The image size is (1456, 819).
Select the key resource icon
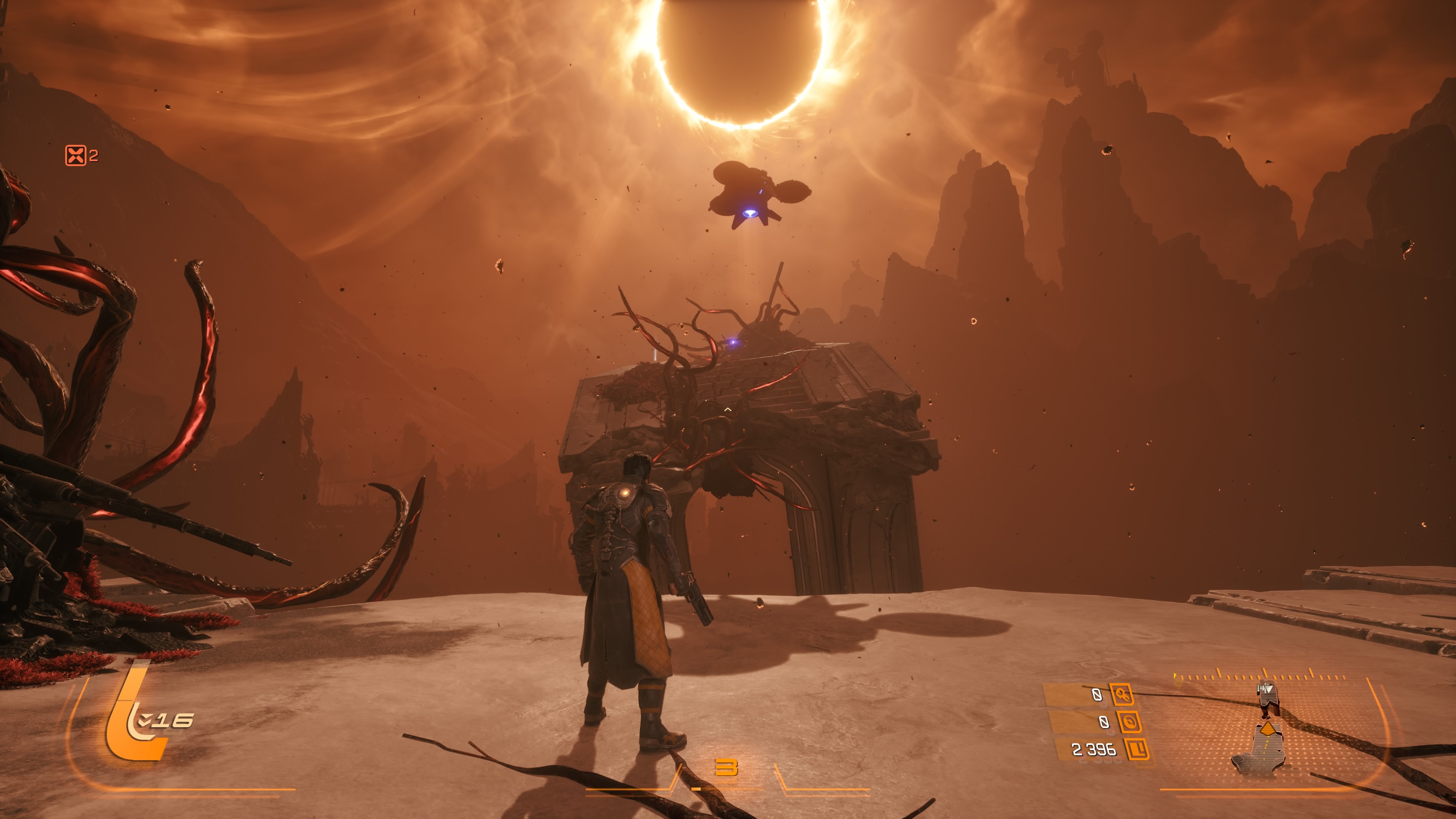[1122, 694]
